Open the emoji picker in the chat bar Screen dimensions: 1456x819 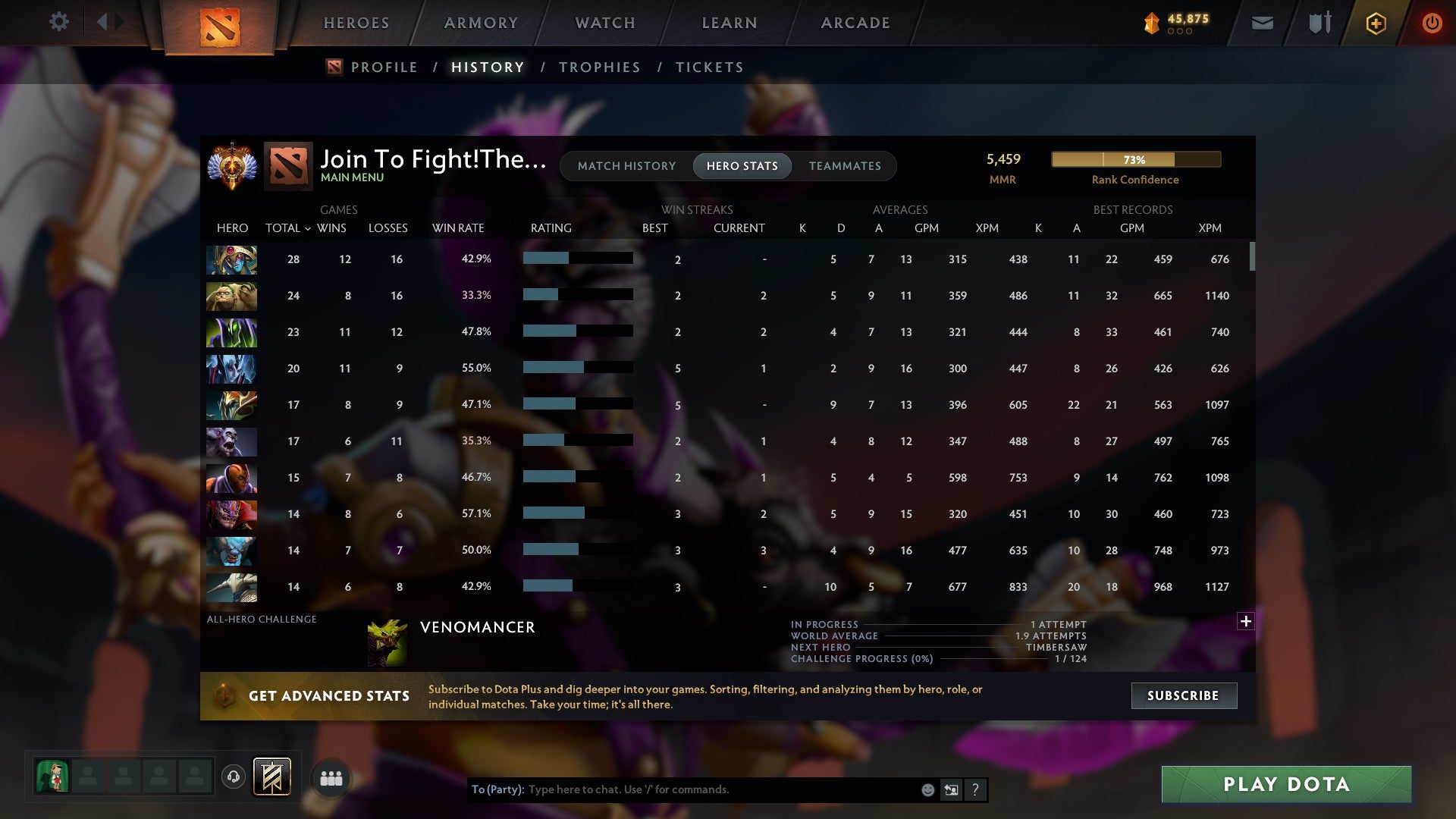927,789
